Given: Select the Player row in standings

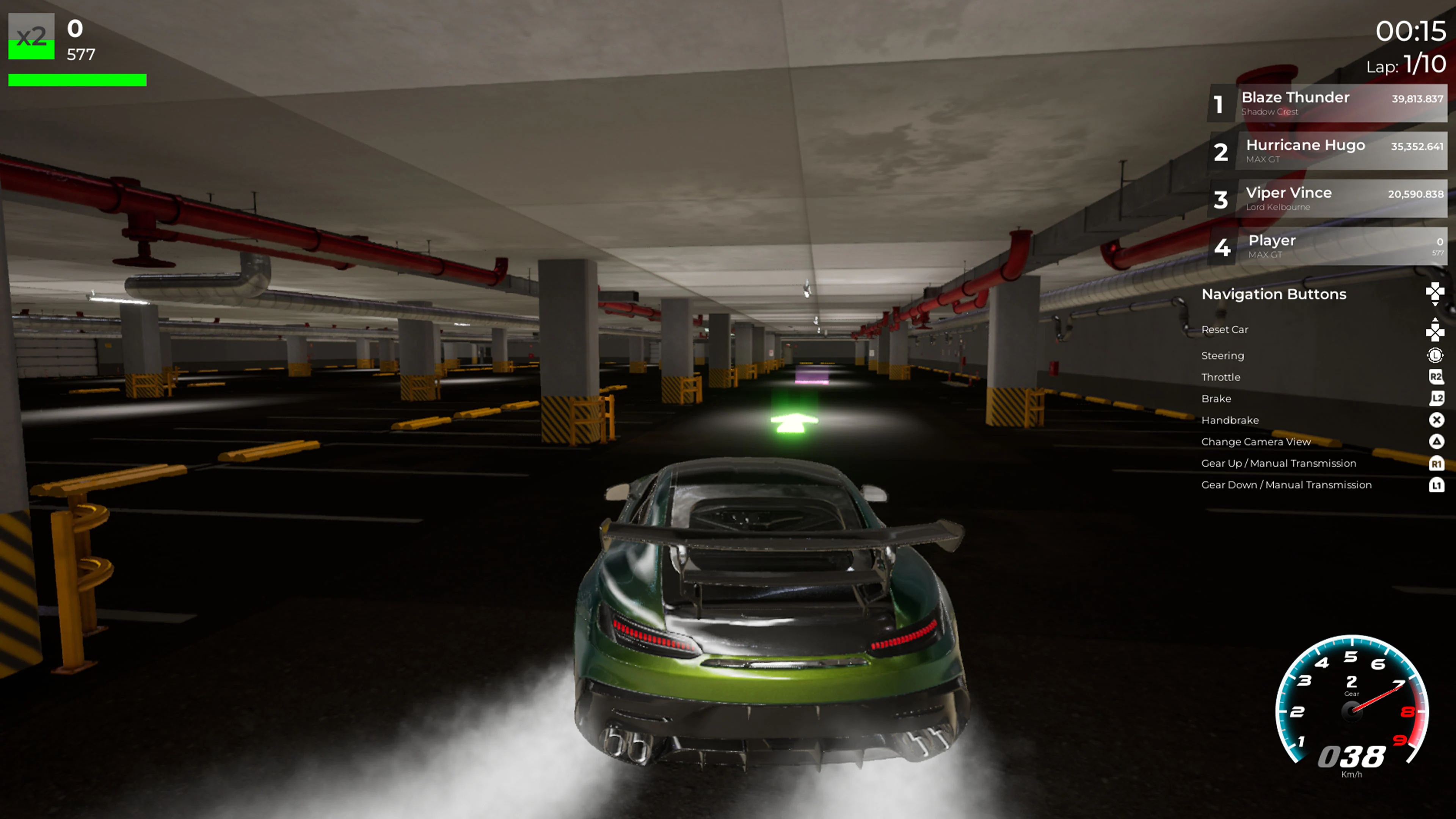Looking at the screenshot, I should 1326,246.
